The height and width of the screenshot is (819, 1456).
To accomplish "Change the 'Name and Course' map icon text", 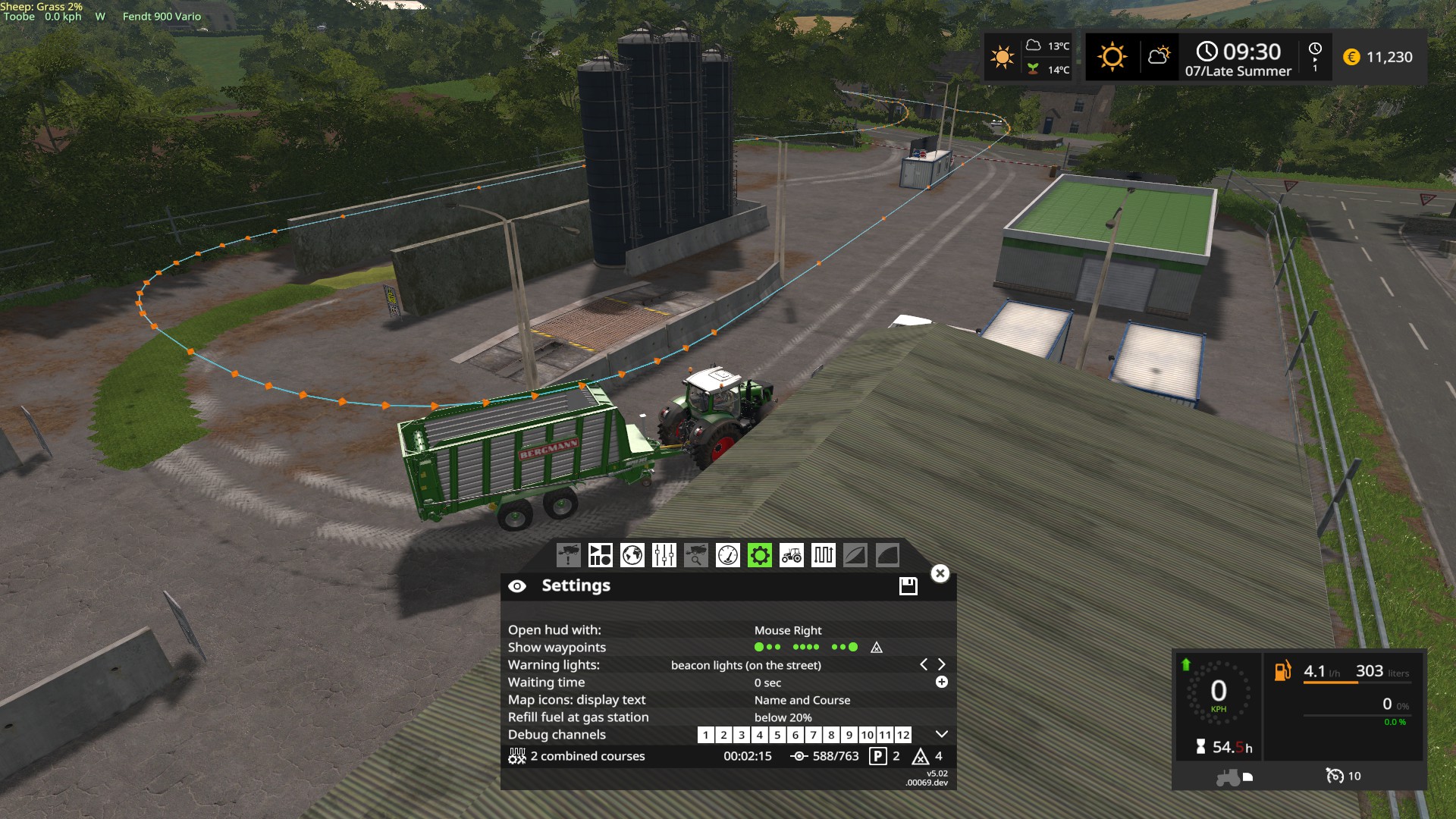I will pos(802,700).
